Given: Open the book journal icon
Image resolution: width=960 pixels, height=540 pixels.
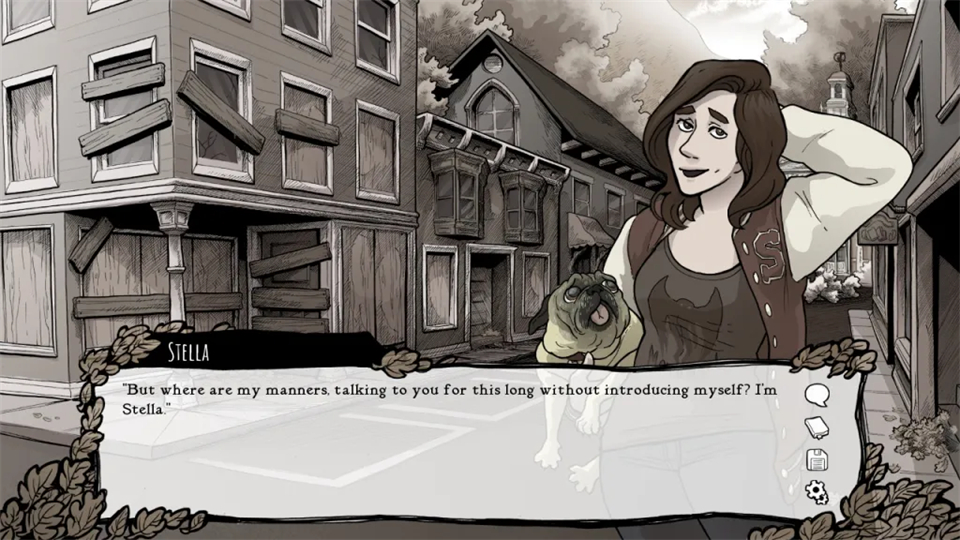Looking at the screenshot, I should (x=817, y=428).
